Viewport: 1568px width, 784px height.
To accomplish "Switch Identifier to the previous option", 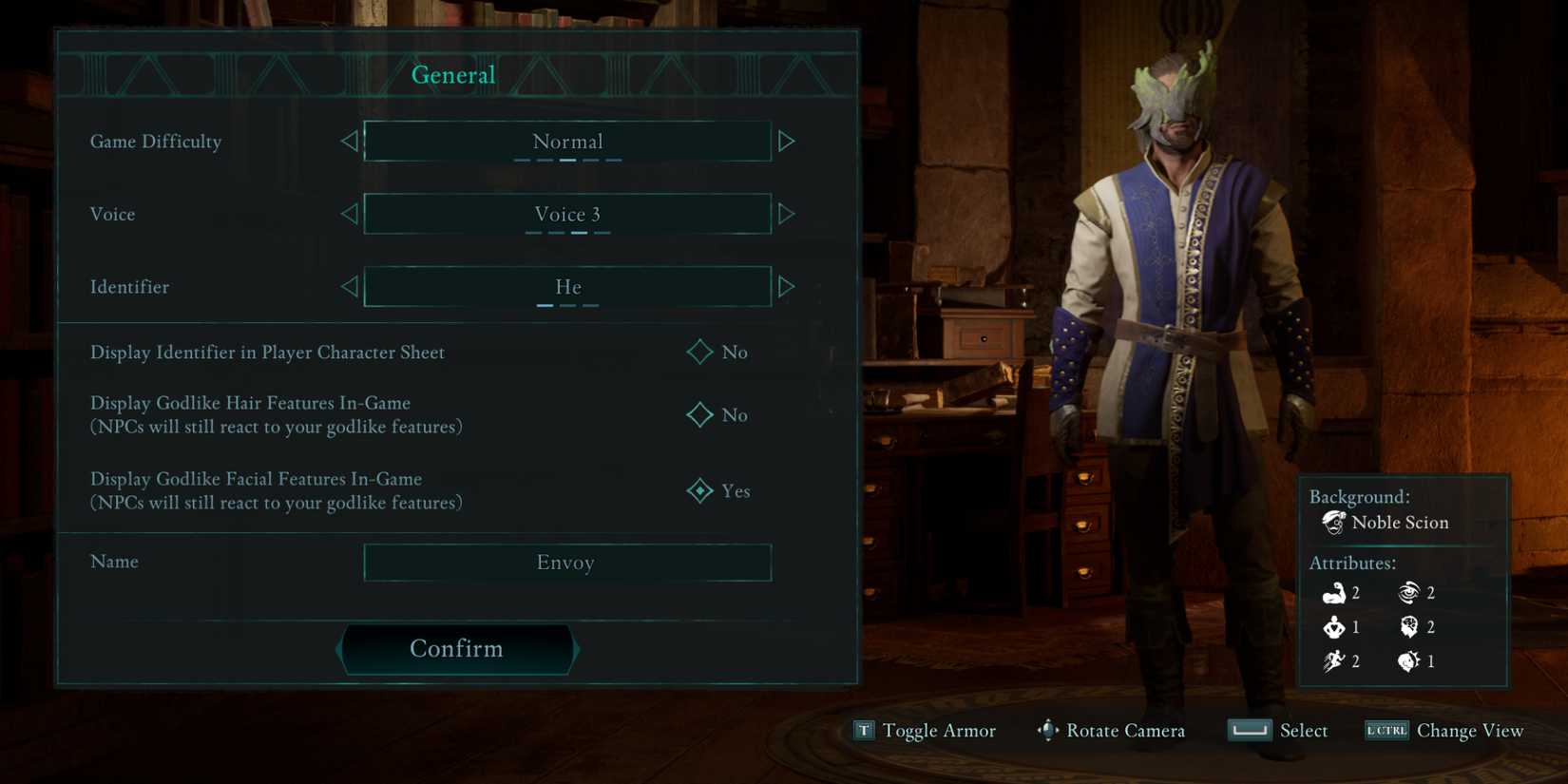I will (x=349, y=286).
